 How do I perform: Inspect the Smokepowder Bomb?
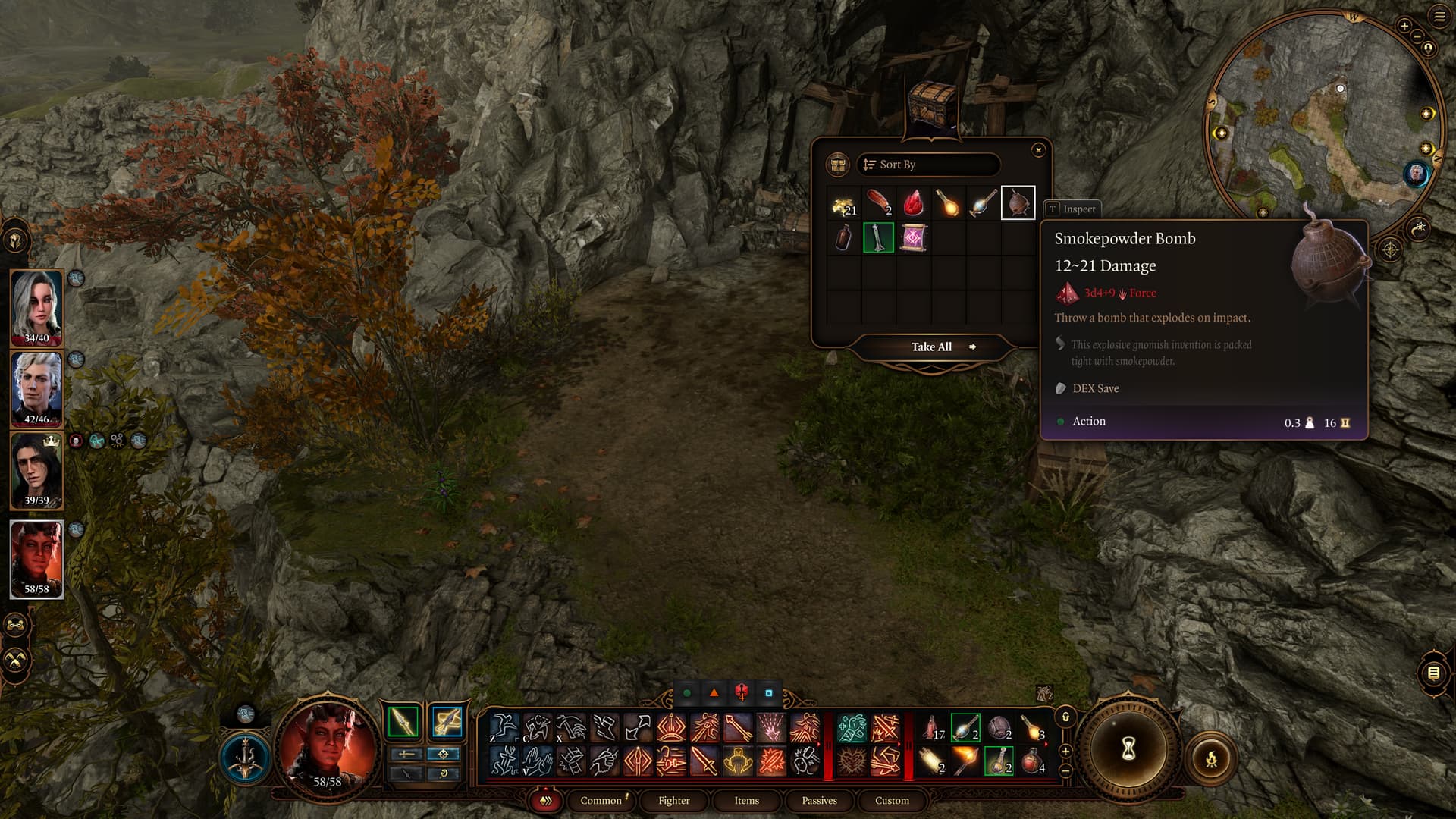(x=1072, y=209)
